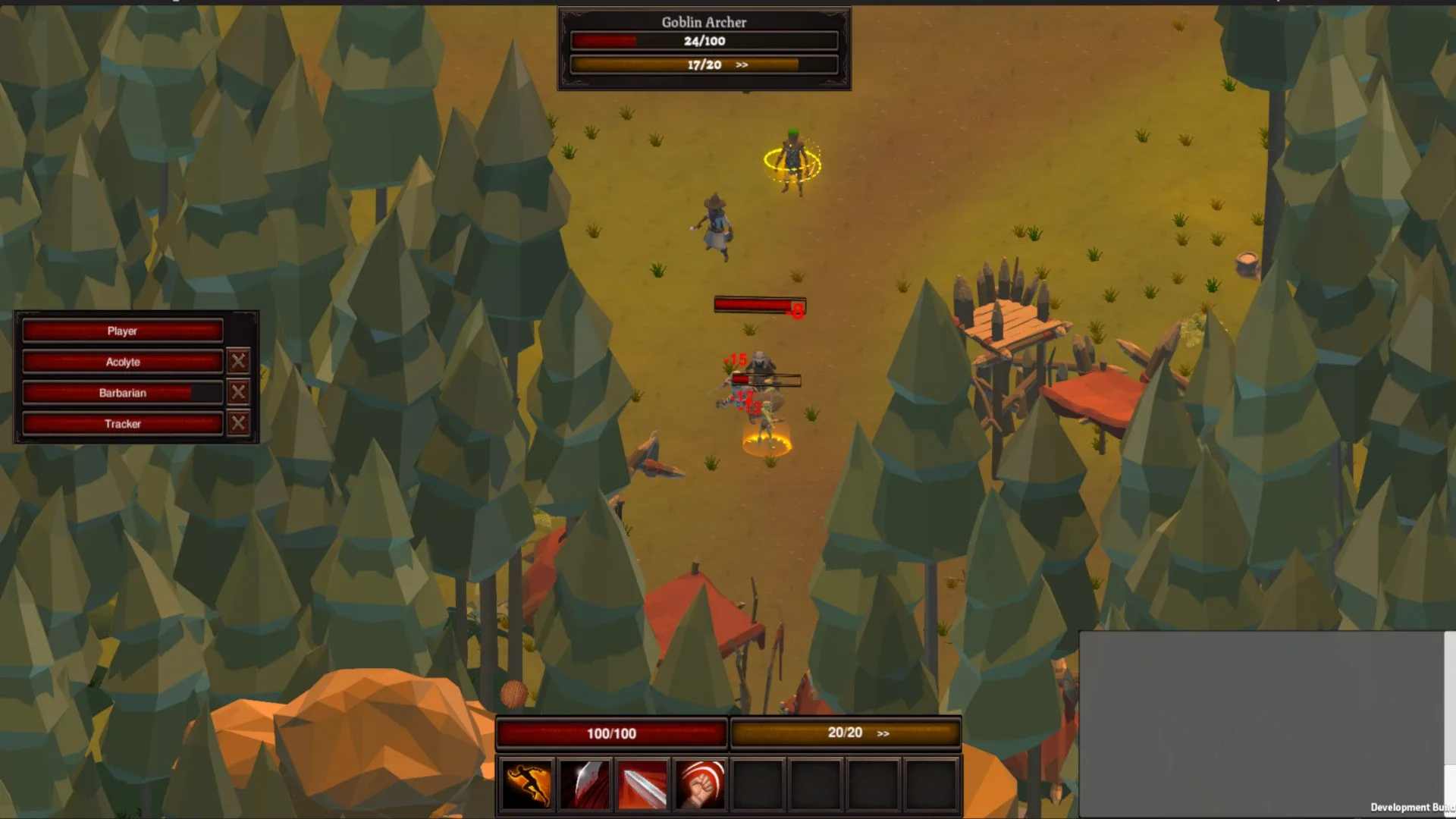The height and width of the screenshot is (819, 1456).
Task: Activate the clenched fist punch ability
Action: (700, 784)
